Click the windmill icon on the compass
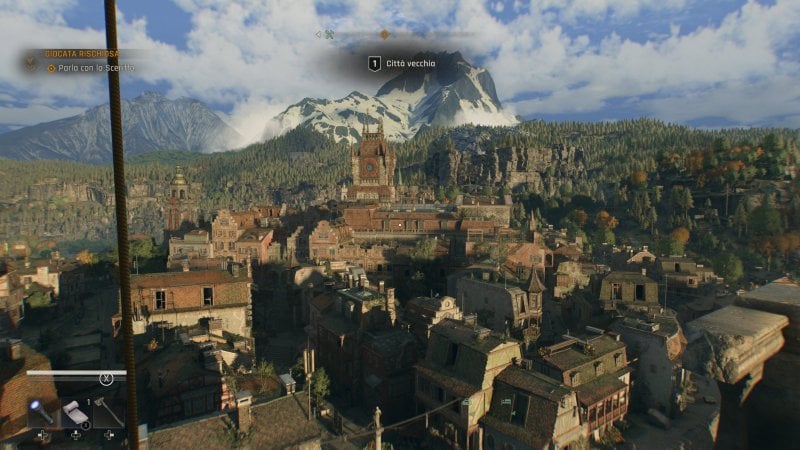Screen dimensions: 800x450 coord(329,34)
